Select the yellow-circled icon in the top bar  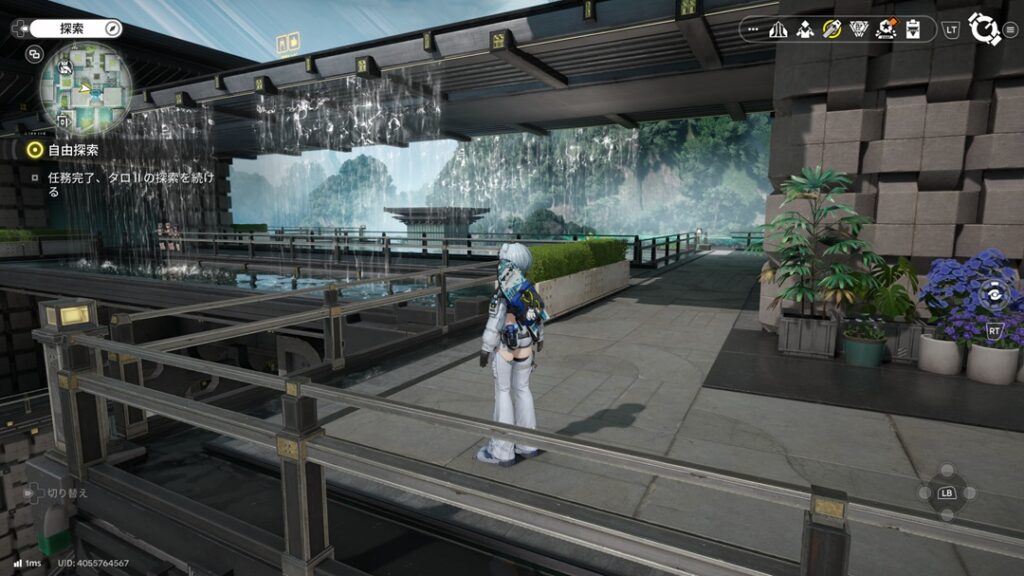click(831, 29)
